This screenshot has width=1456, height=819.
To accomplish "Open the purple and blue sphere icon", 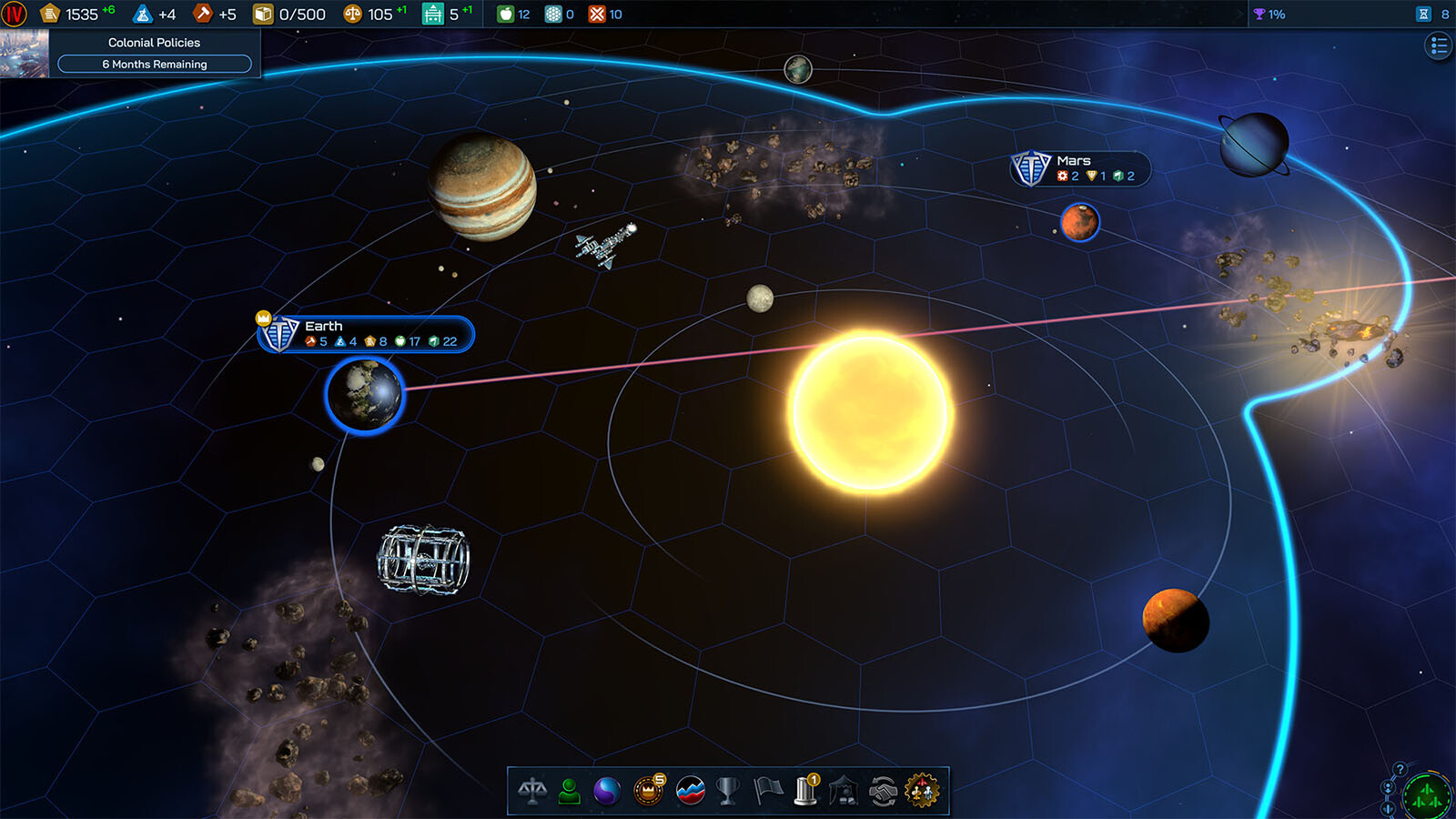I will coord(607,791).
